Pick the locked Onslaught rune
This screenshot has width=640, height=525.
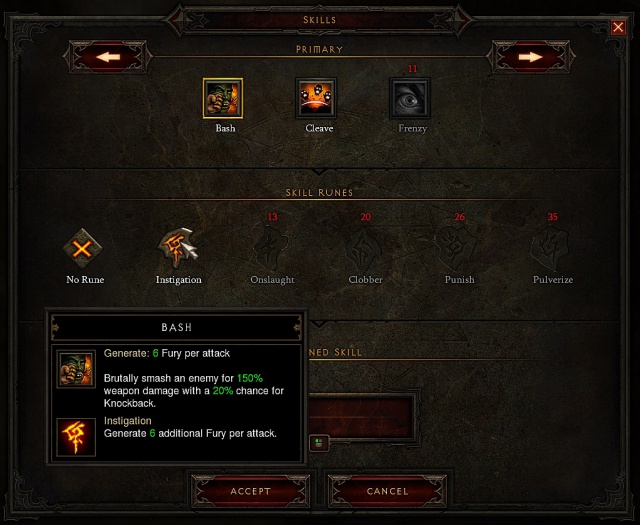(272, 246)
